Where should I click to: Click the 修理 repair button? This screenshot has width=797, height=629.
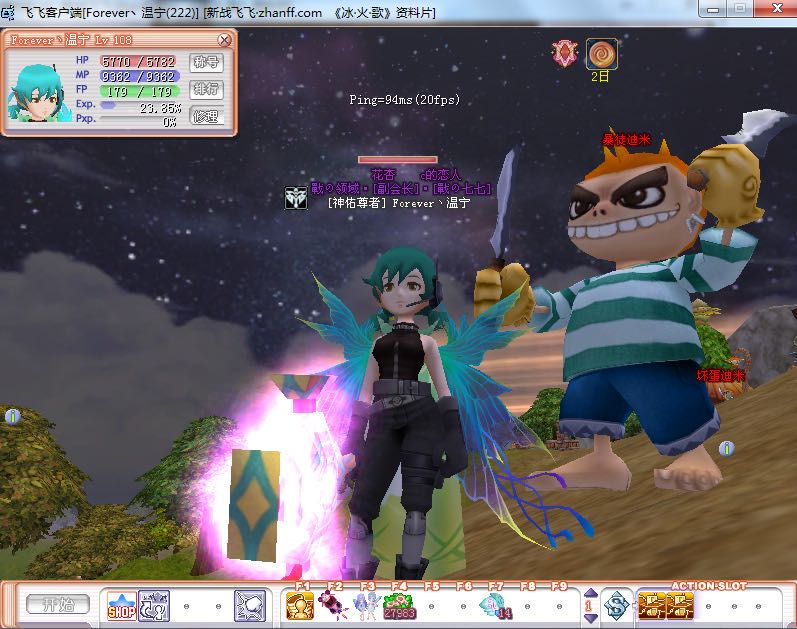point(206,116)
